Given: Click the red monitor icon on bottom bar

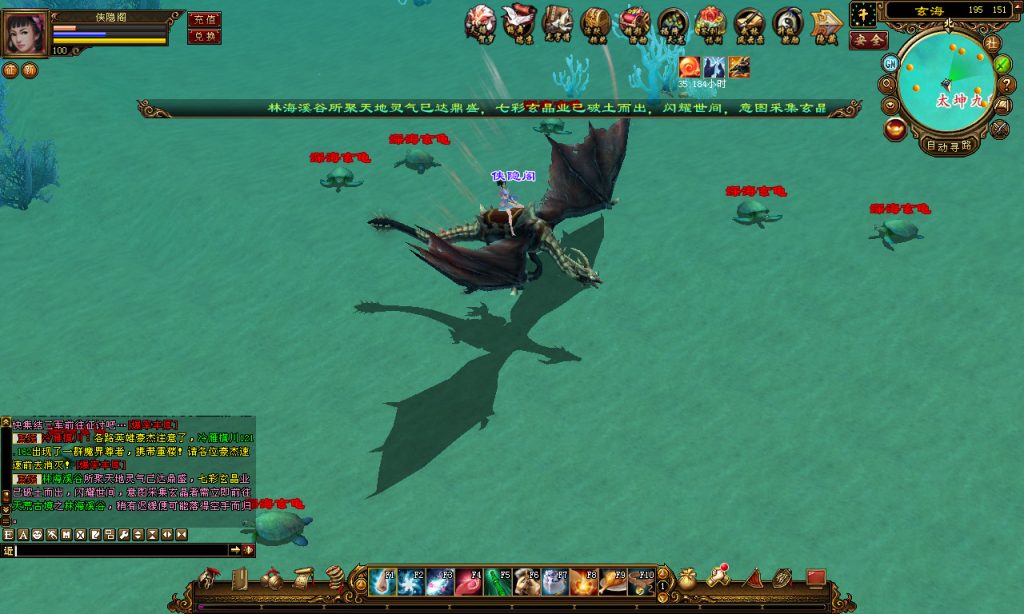Looking at the screenshot, I should 816,578.
